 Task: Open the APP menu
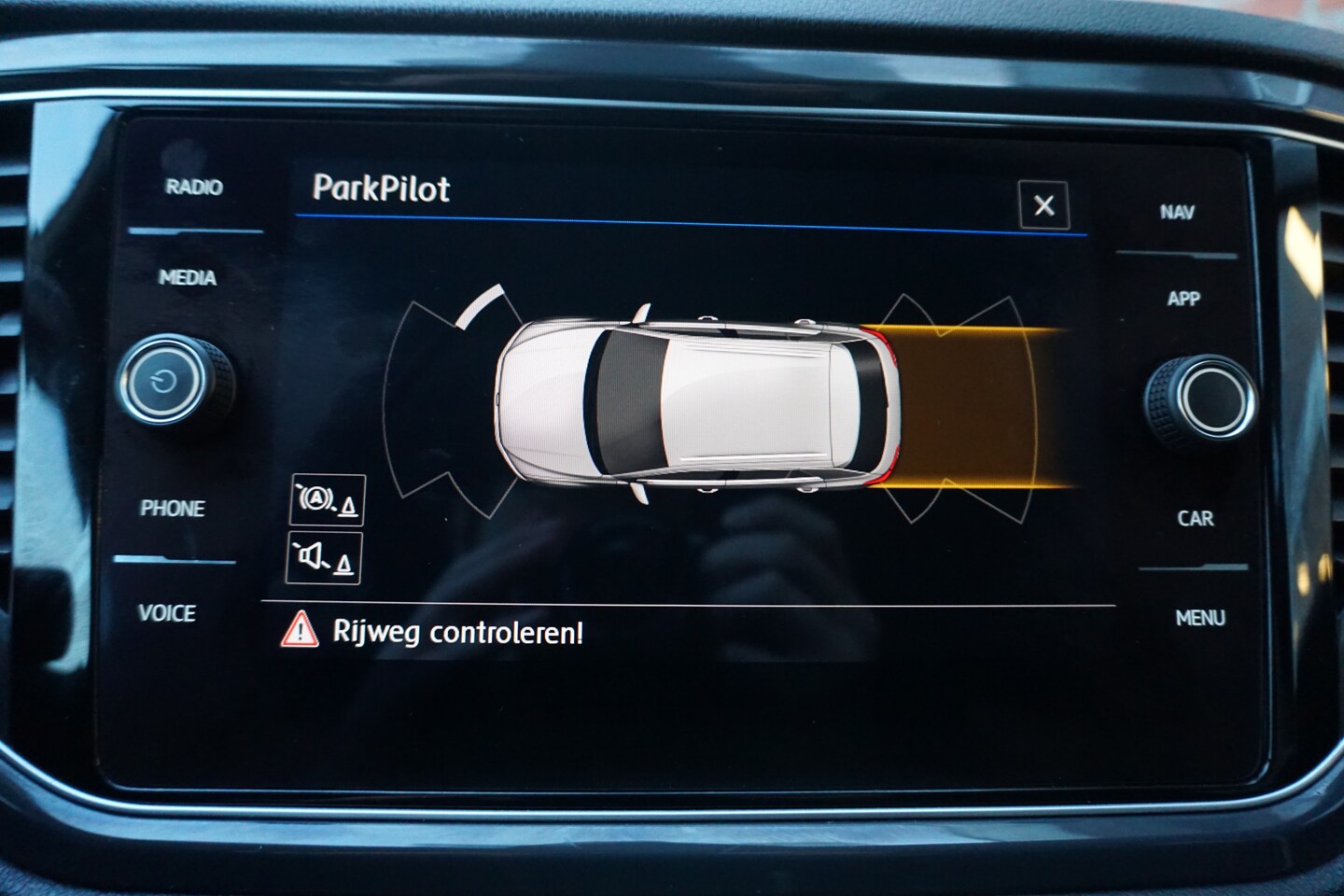click(x=1183, y=299)
